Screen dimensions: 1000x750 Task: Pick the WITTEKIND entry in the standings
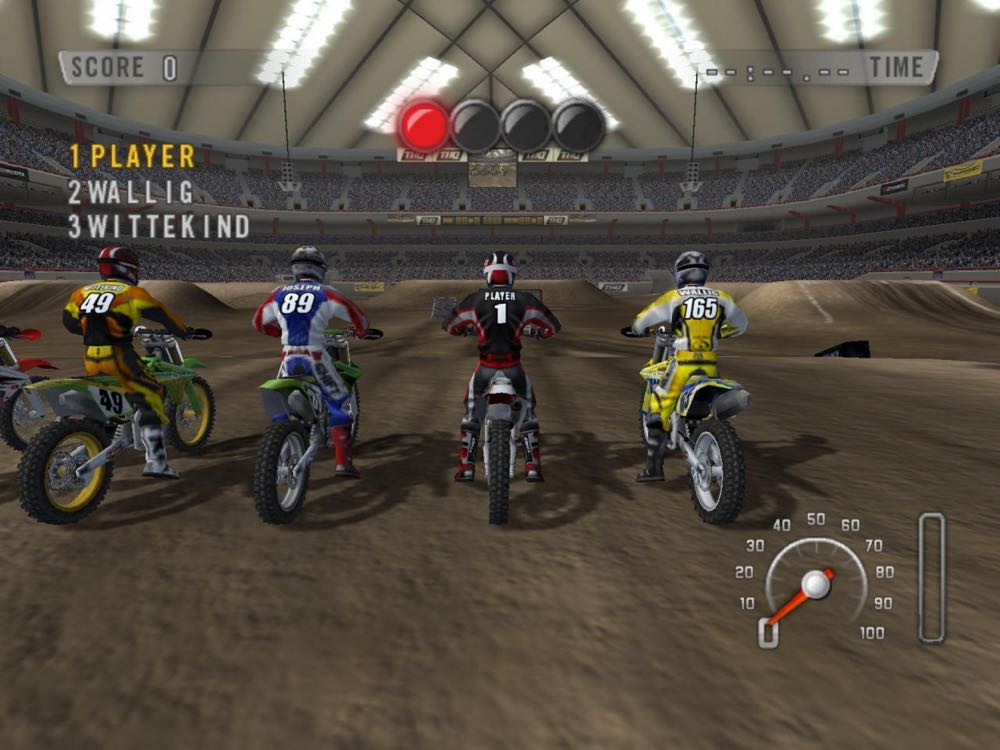159,227
